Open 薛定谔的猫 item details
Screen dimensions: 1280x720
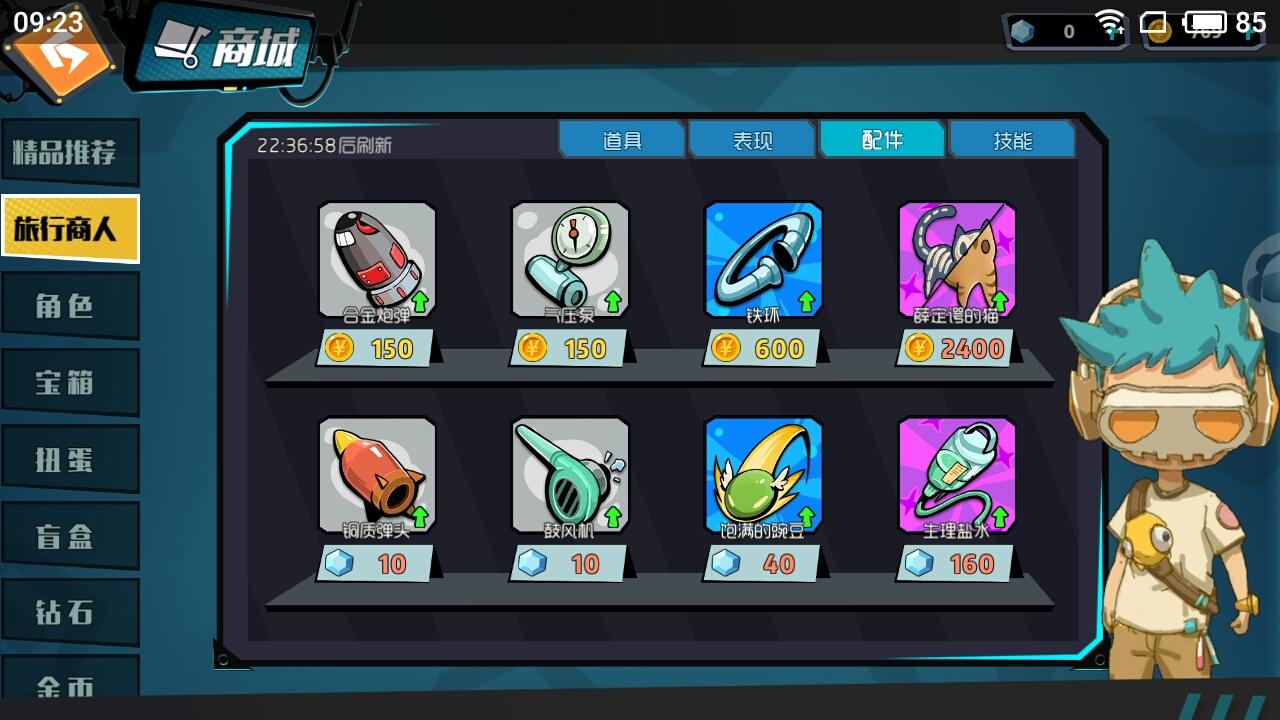click(957, 258)
